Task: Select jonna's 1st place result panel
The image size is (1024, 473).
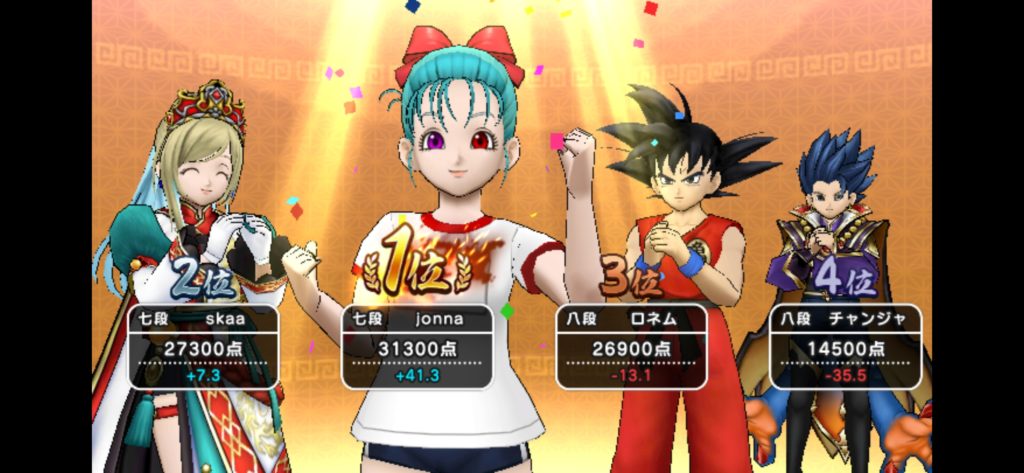Action: pos(417,346)
